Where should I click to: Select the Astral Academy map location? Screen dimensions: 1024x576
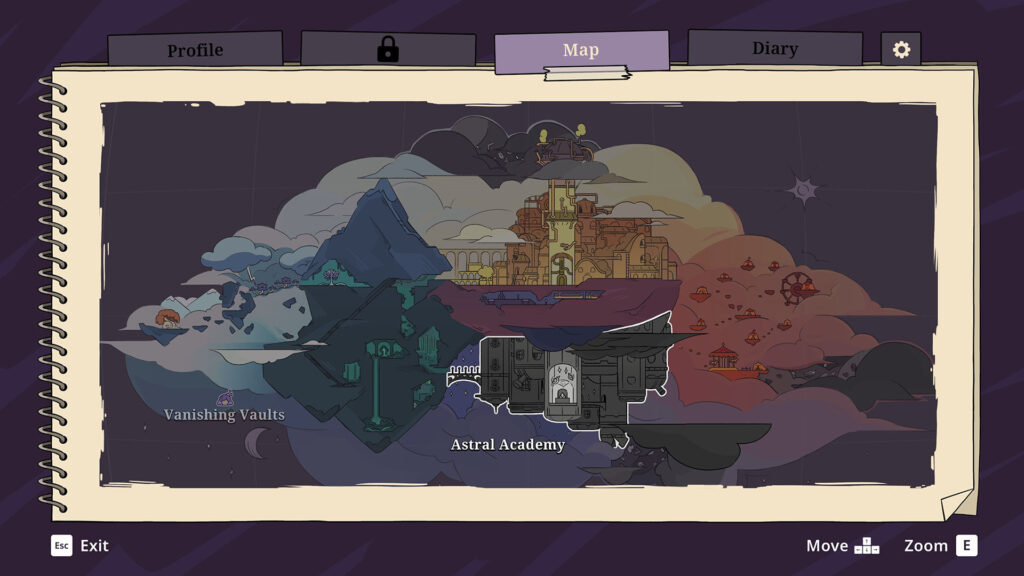tap(508, 444)
